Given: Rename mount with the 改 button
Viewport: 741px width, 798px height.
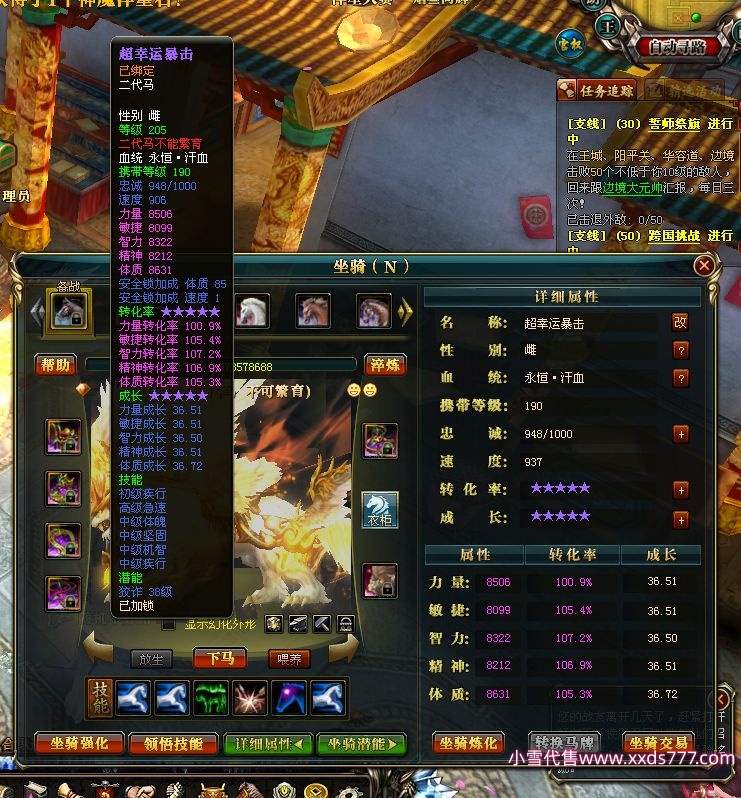Looking at the screenshot, I should [680, 322].
